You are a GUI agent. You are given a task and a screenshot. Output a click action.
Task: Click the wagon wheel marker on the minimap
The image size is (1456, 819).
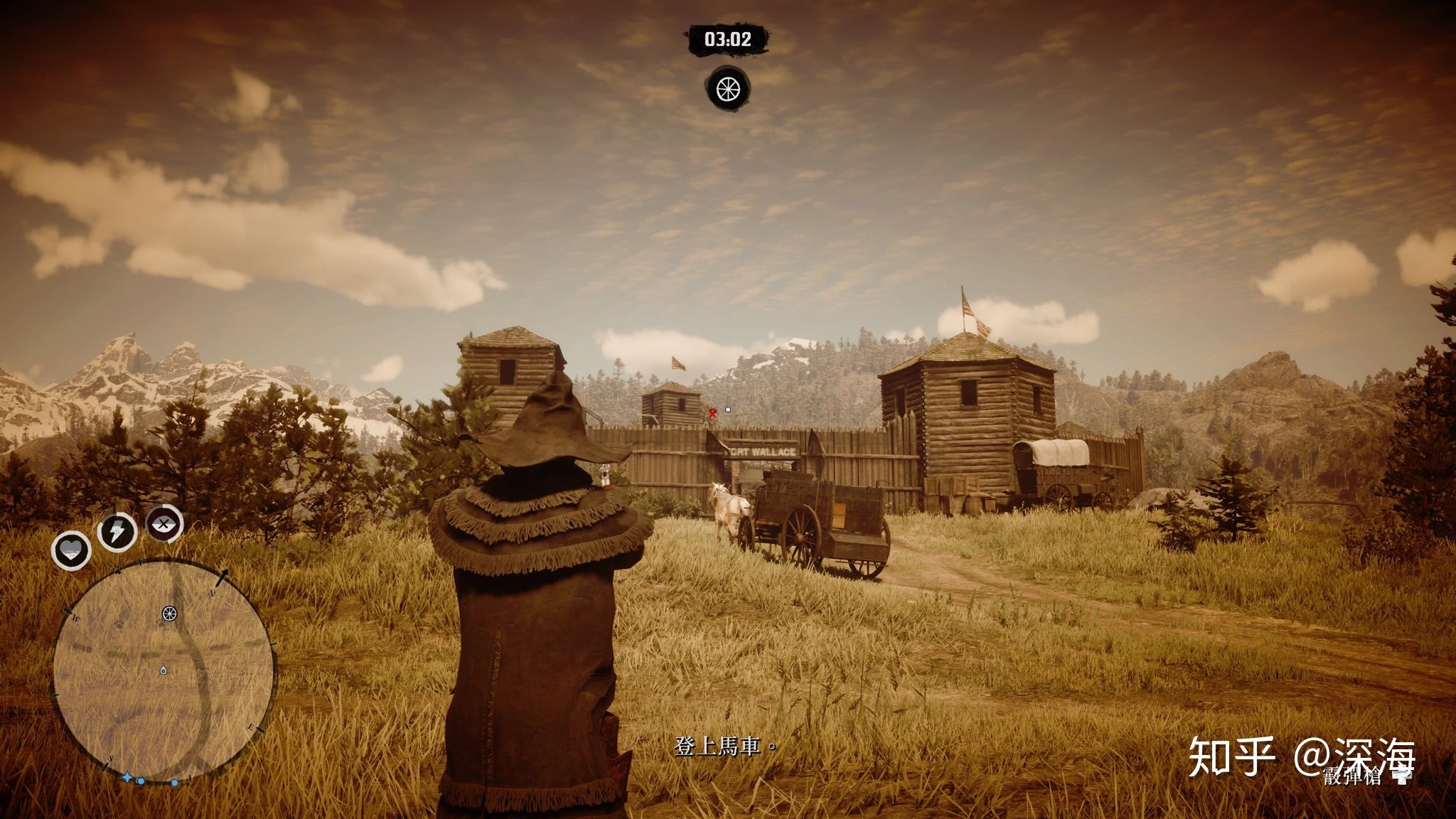point(168,614)
